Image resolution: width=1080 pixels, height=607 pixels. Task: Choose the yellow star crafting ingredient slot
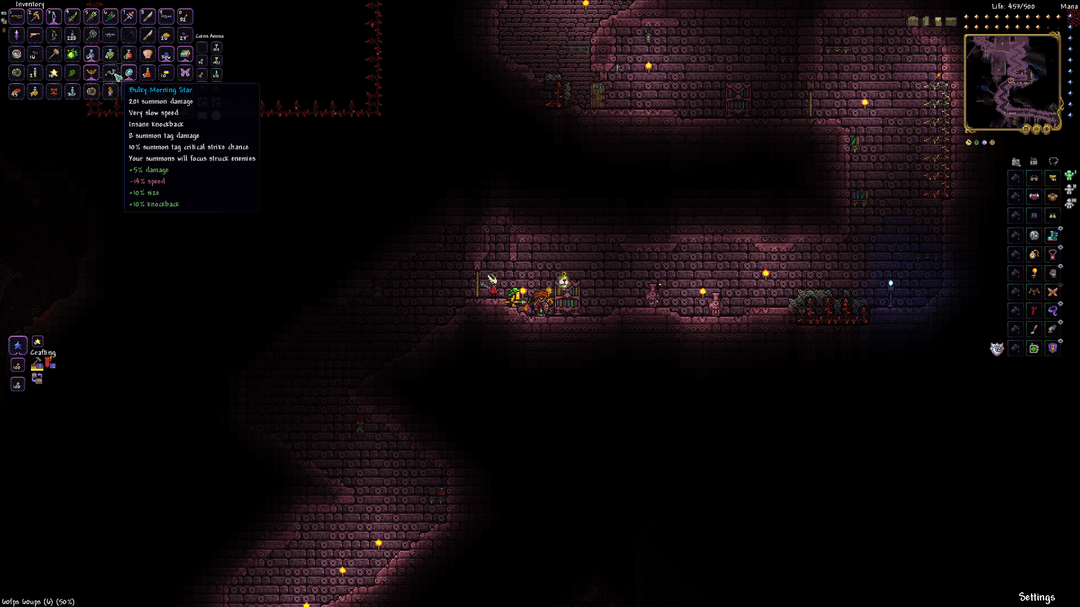coord(37,342)
